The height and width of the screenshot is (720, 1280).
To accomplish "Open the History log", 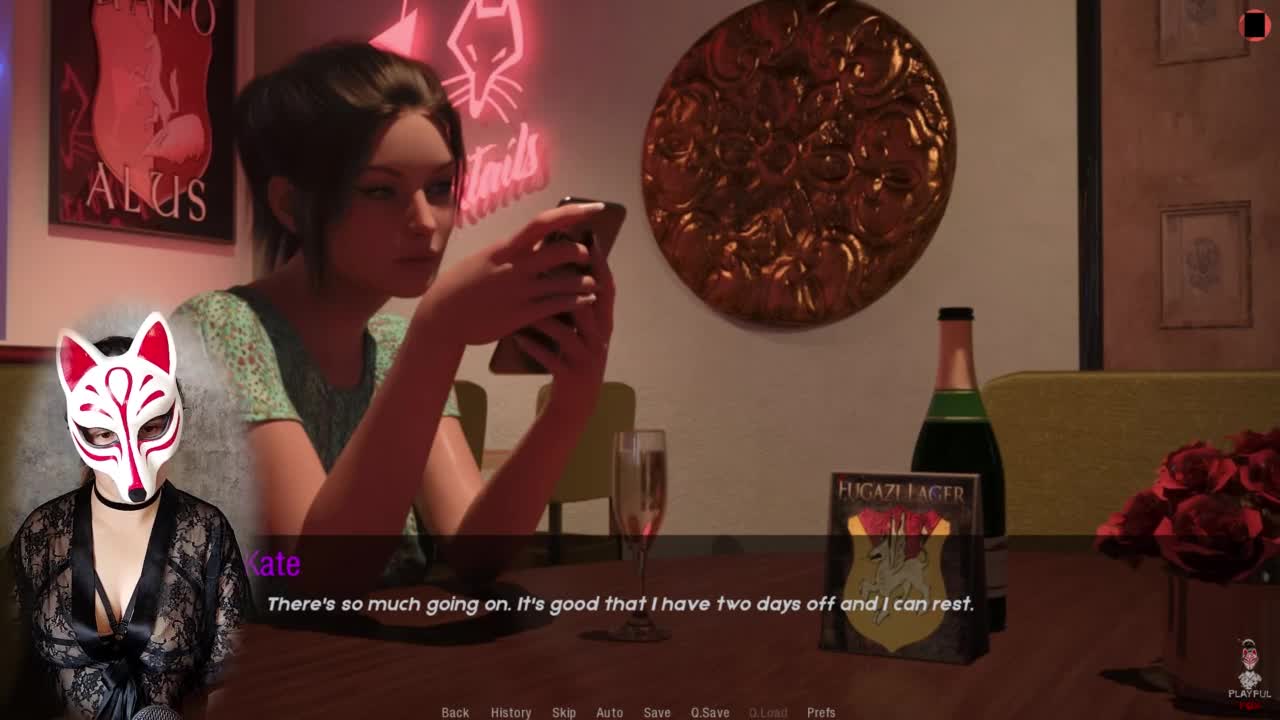I will coord(510,712).
